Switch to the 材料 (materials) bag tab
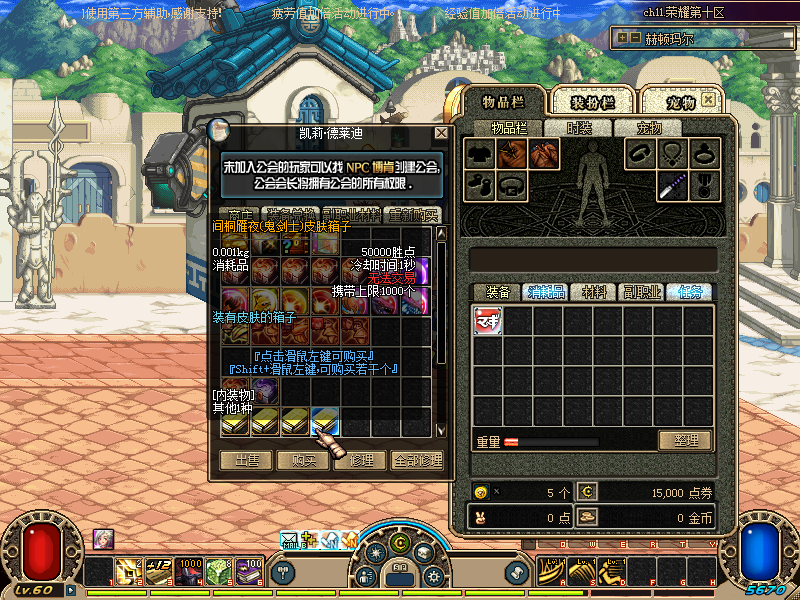Screen dimensions: 800x600 click(594, 292)
